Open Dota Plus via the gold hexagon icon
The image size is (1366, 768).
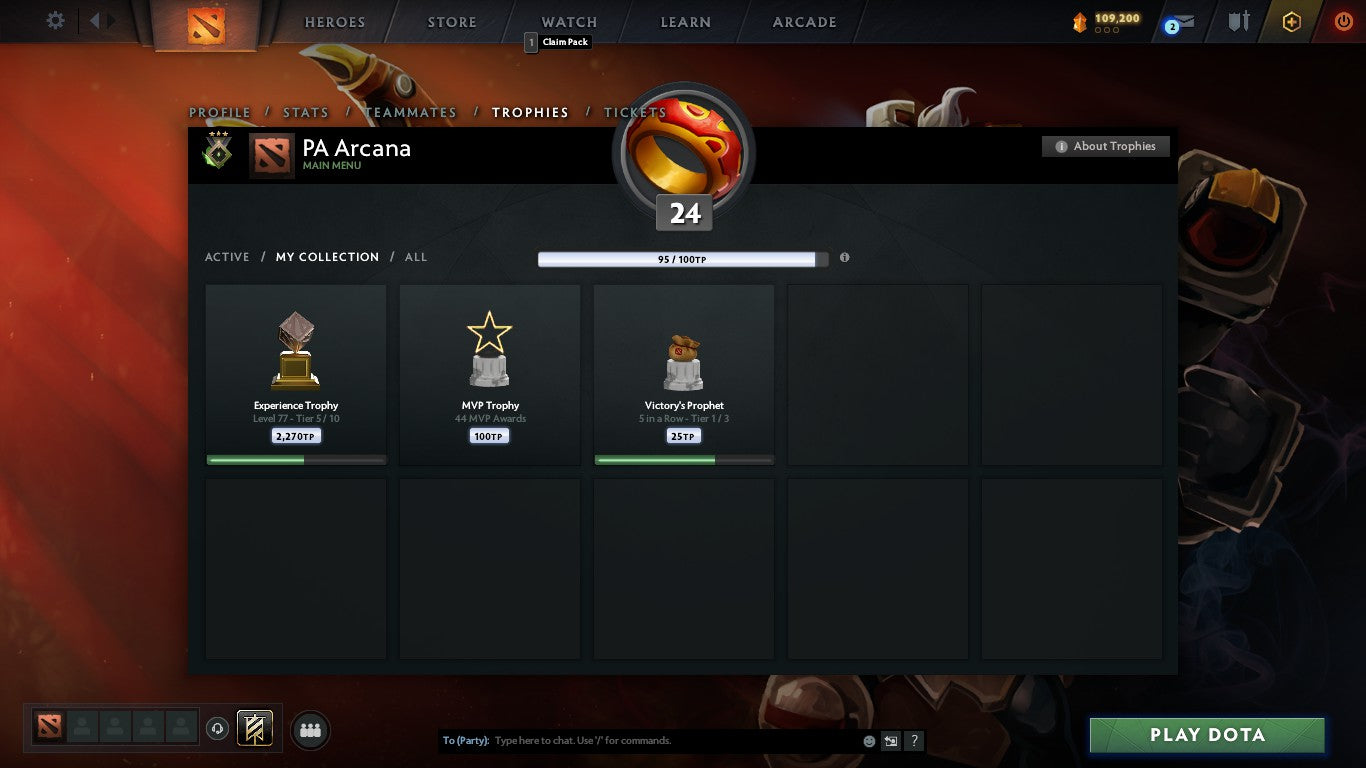(1290, 21)
